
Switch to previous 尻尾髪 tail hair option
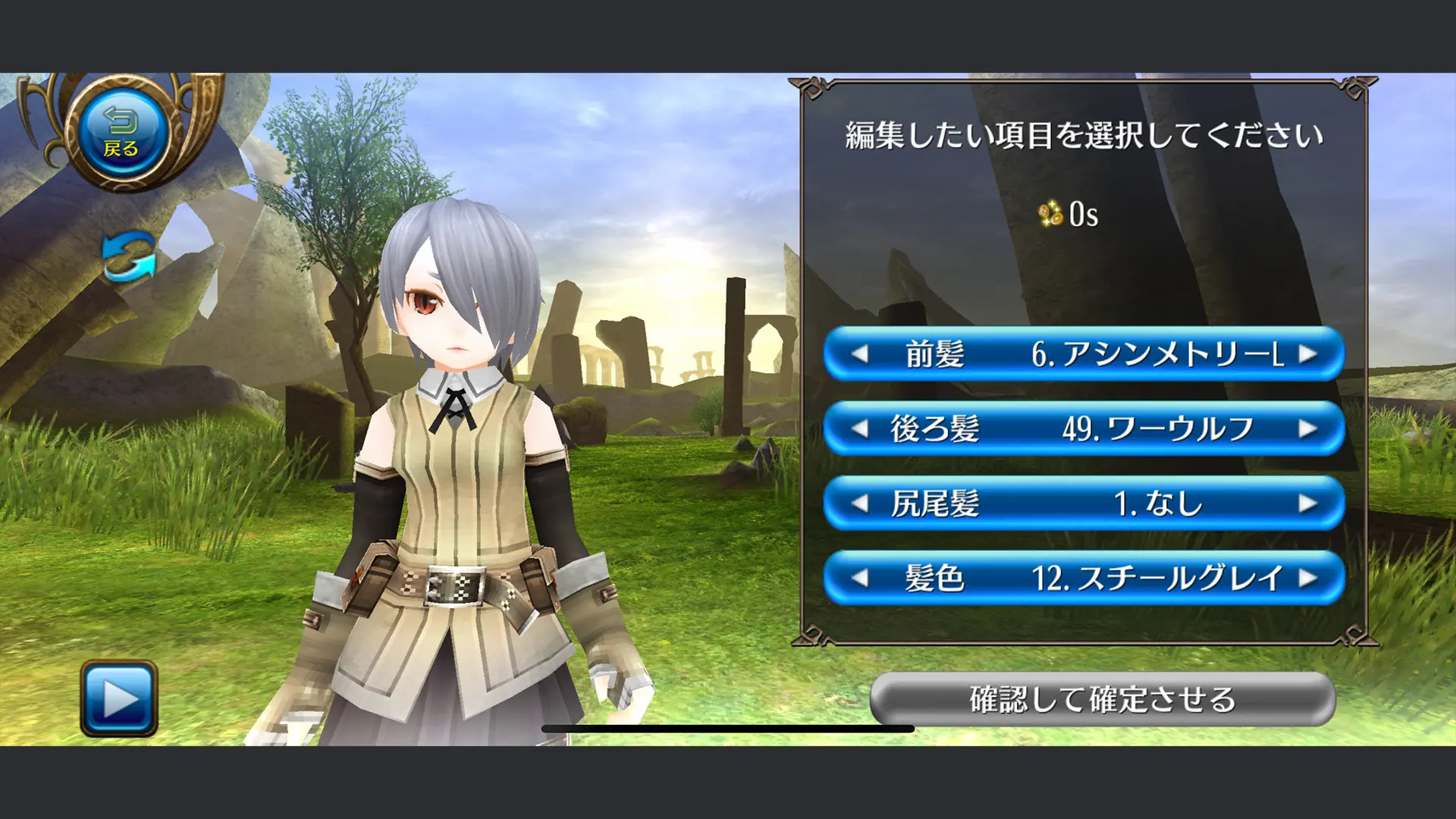point(860,504)
